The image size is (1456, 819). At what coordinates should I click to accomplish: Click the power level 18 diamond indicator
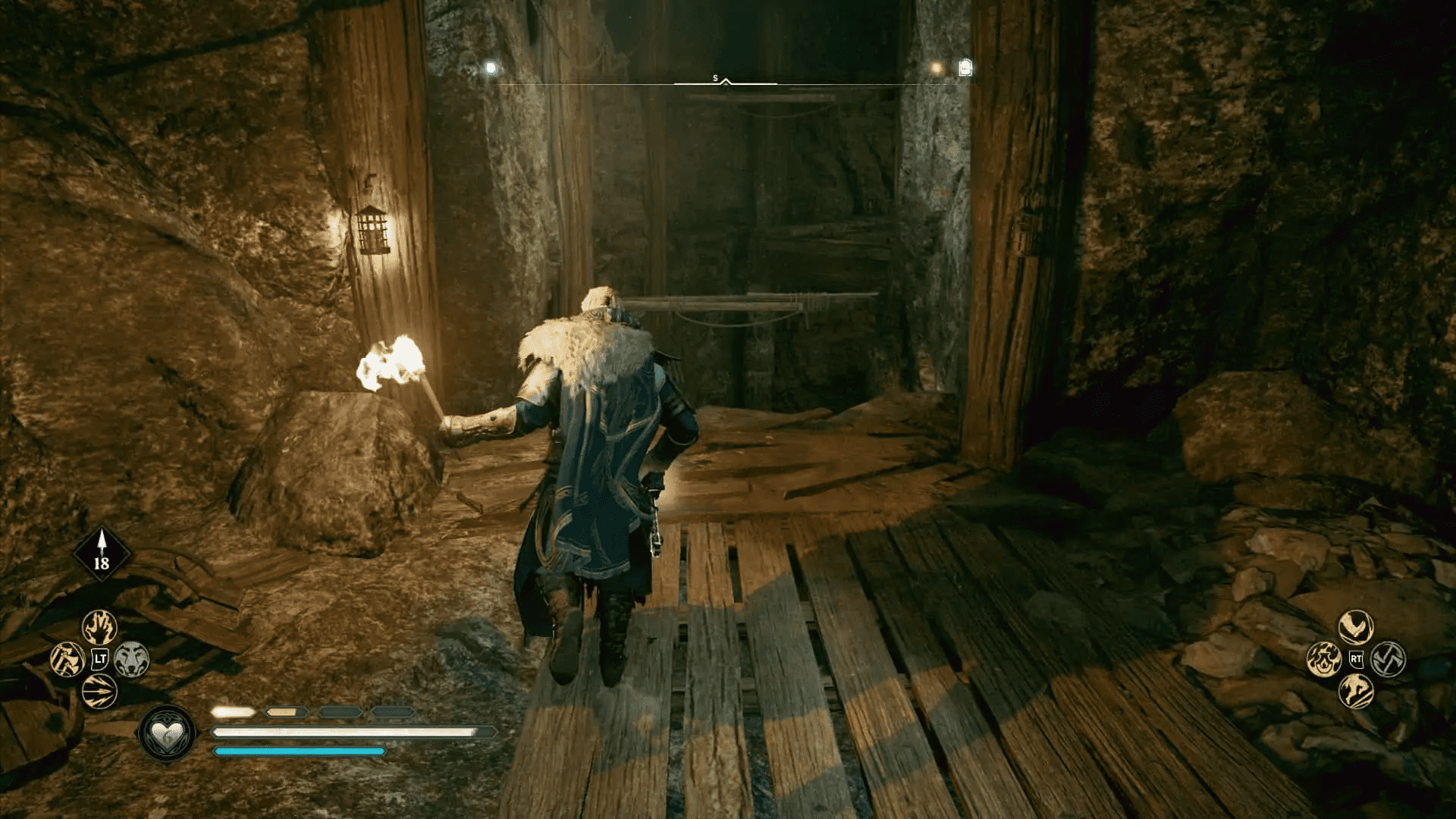102,554
